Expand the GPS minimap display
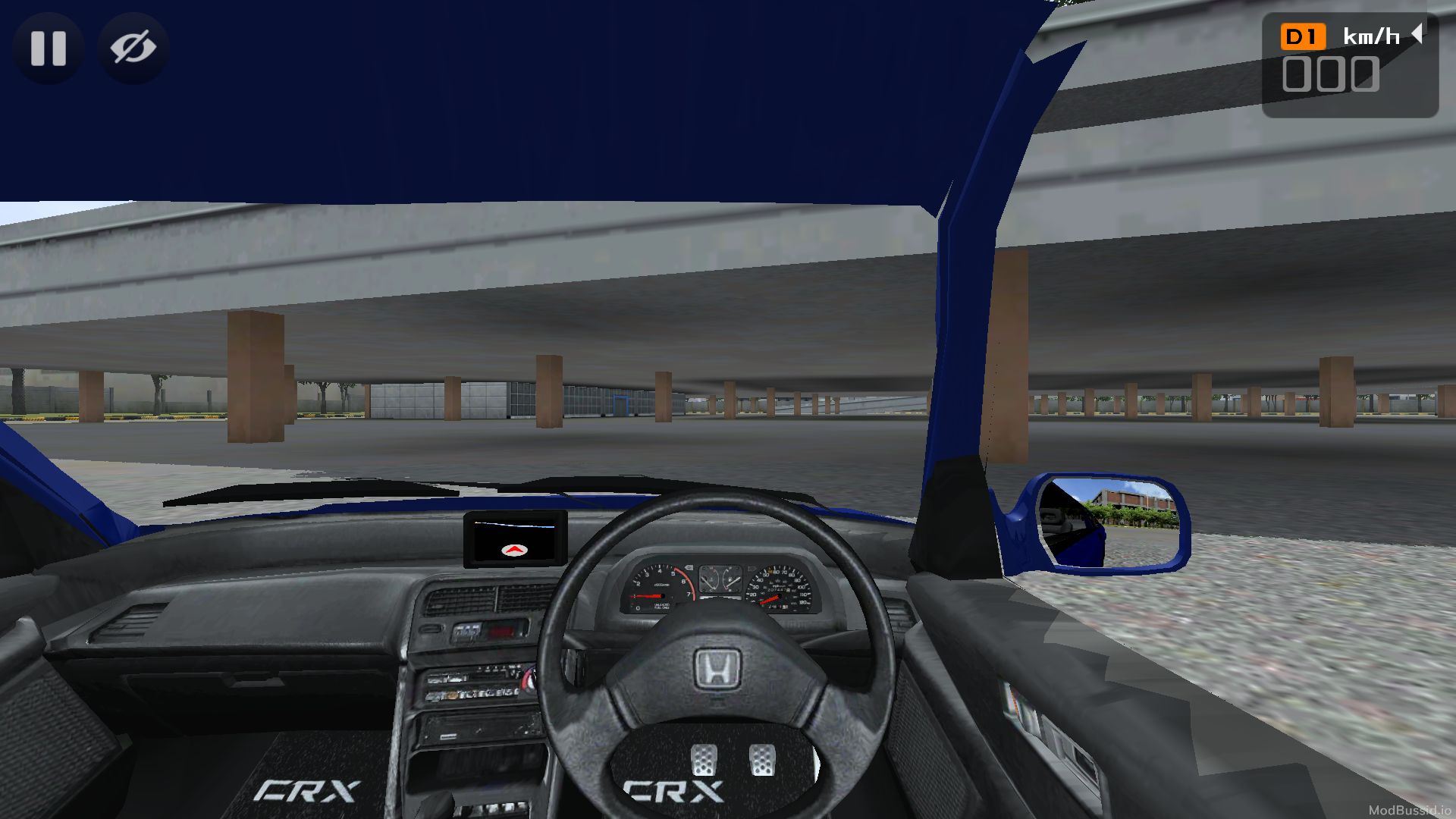This screenshot has width=1456, height=819. click(514, 533)
